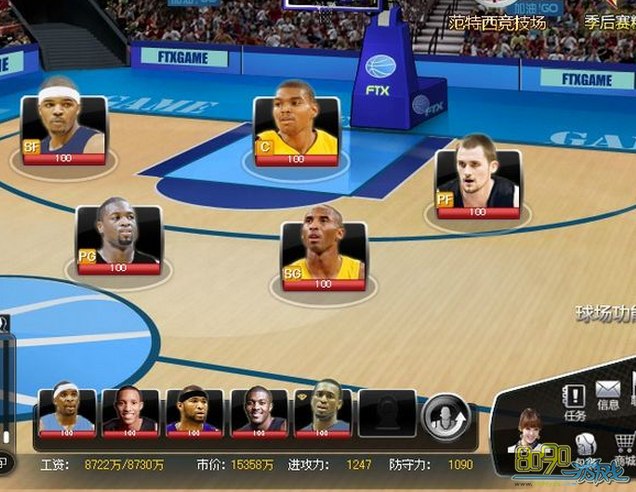Click the empty bench slot silhouette
Screen dimensions: 636x492
tap(386, 411)
